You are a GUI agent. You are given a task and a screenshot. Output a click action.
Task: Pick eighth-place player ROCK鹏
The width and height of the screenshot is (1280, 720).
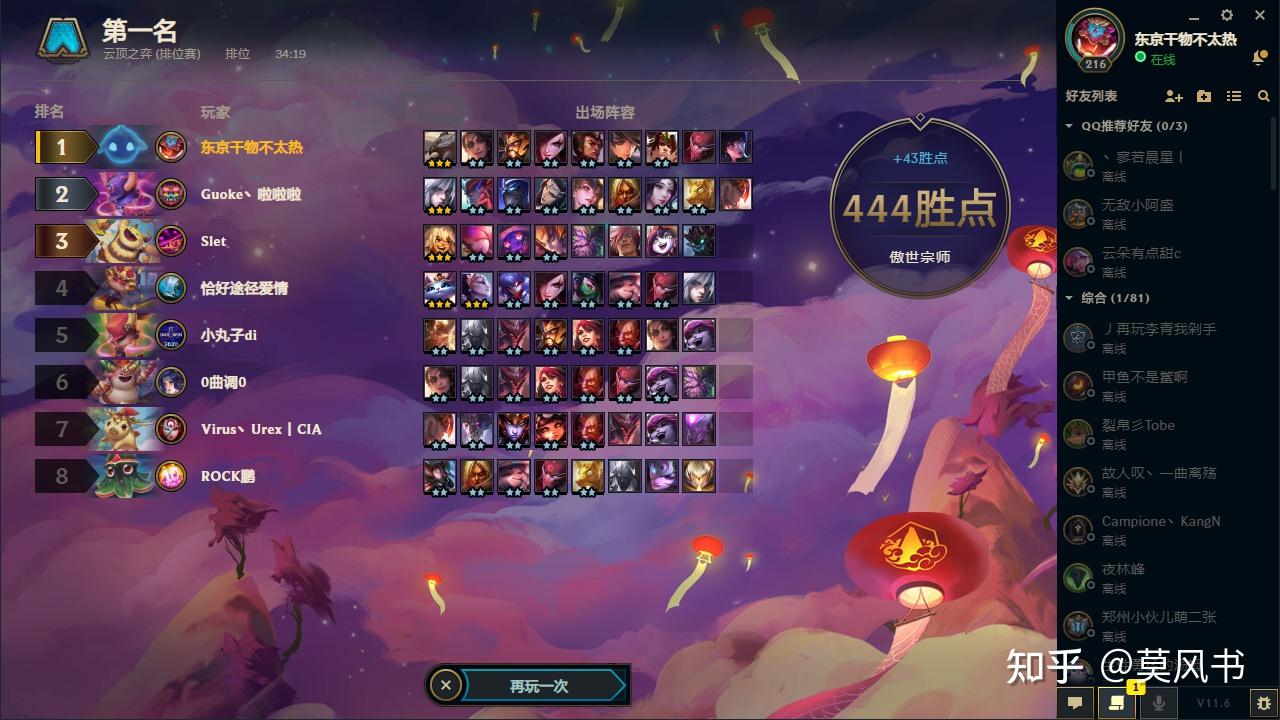coord(228,476)
